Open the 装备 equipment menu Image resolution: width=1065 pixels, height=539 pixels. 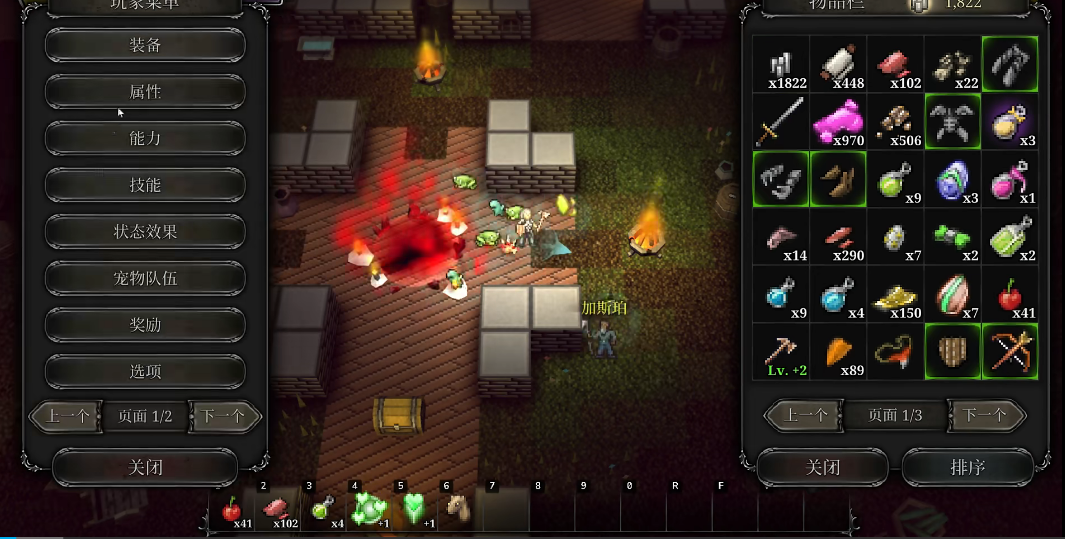145,45
